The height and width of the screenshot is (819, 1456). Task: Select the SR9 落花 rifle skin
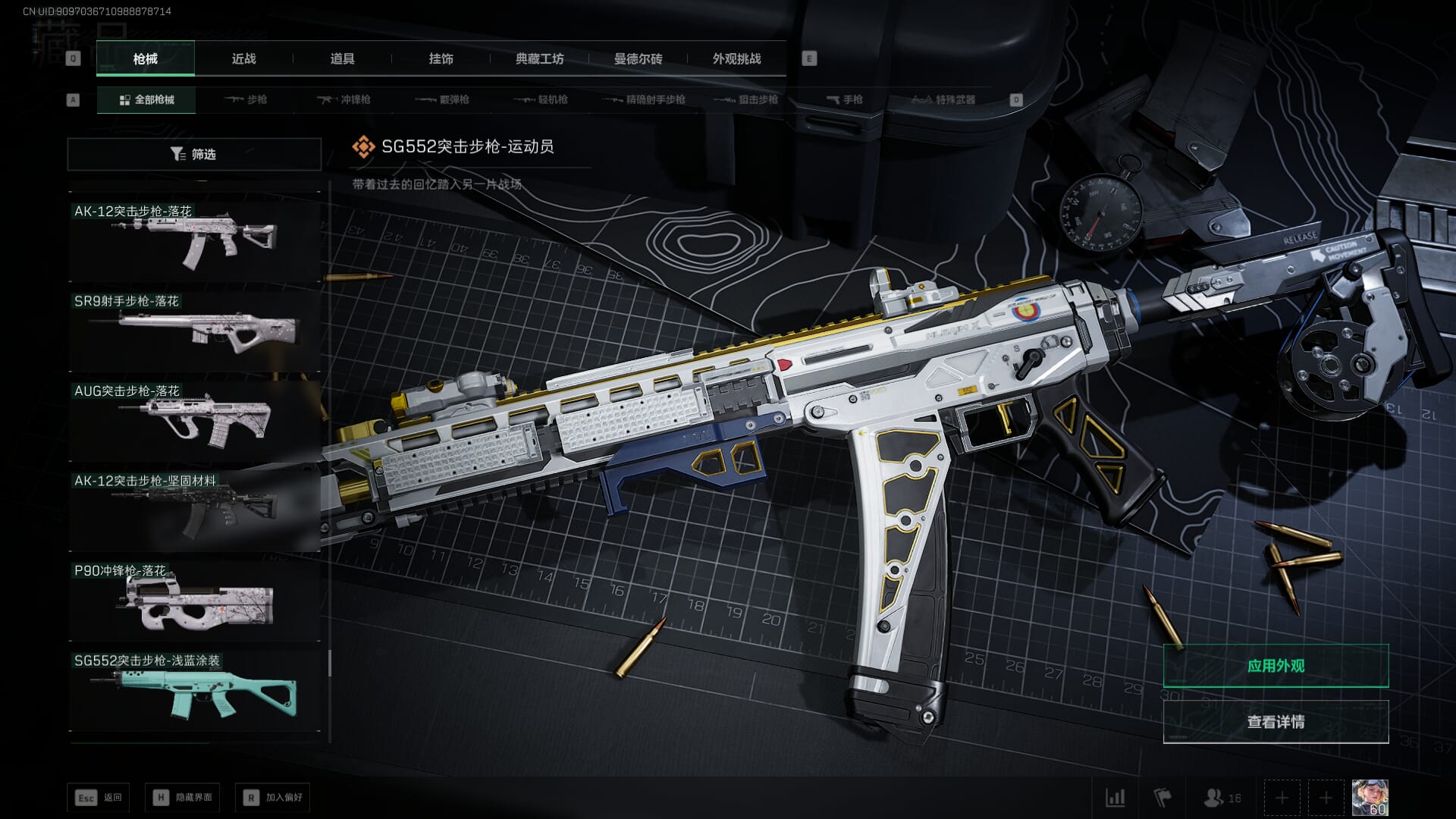(x=194, y=329)
